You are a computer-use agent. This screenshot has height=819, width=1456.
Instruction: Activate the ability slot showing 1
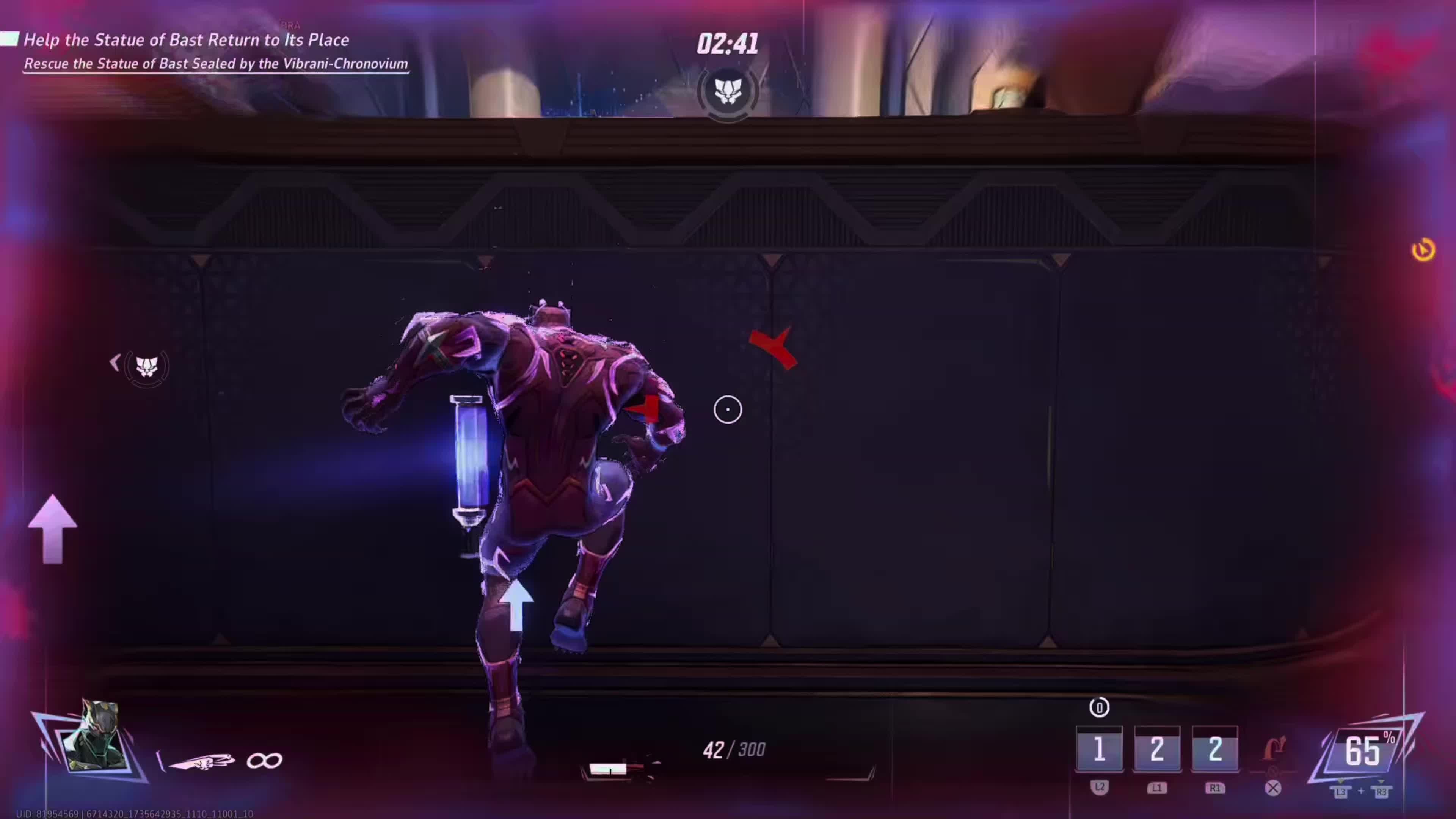[x=1099, y=750]
